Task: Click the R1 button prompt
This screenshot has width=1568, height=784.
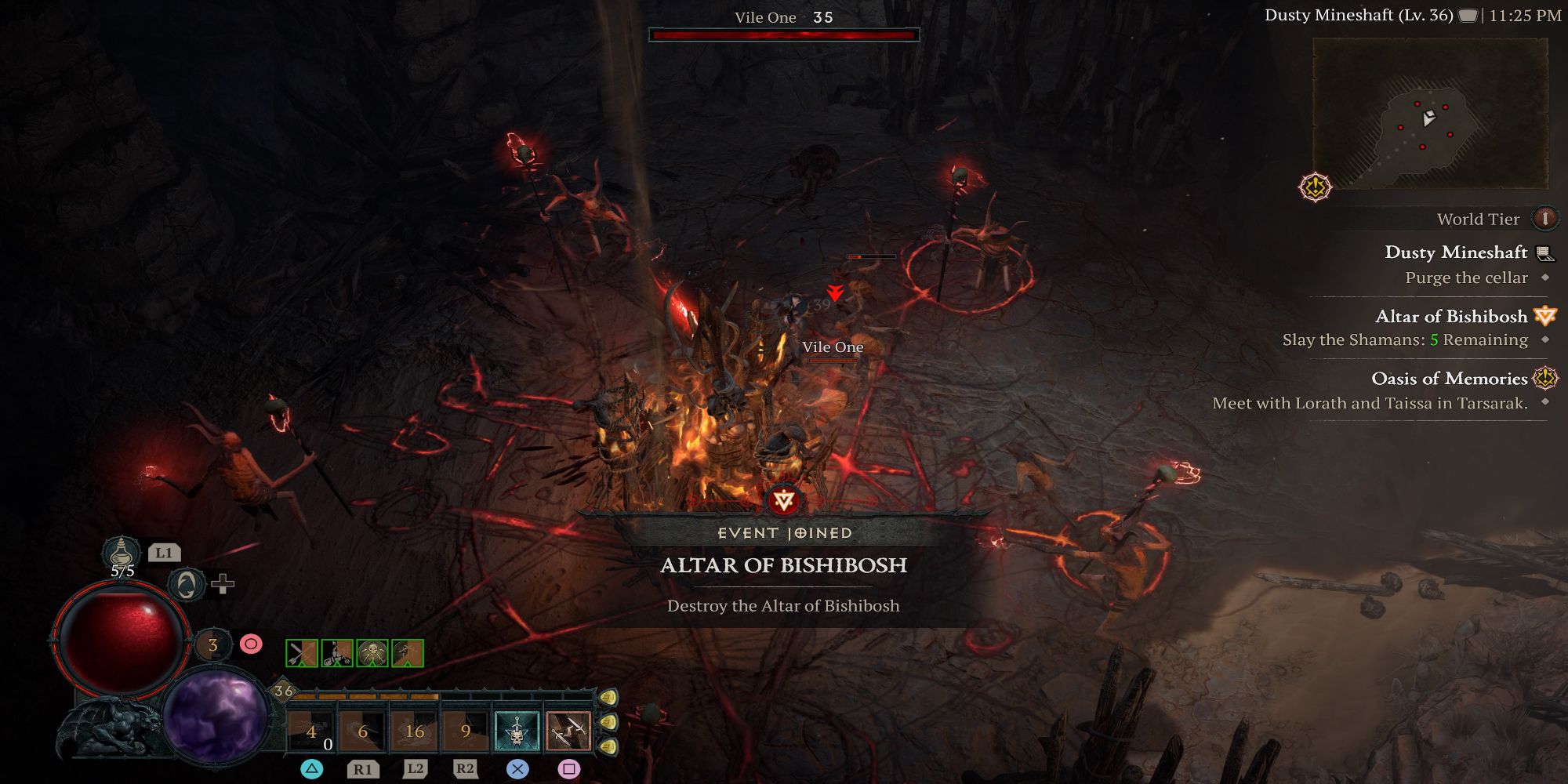Action: tap(362, 770)
